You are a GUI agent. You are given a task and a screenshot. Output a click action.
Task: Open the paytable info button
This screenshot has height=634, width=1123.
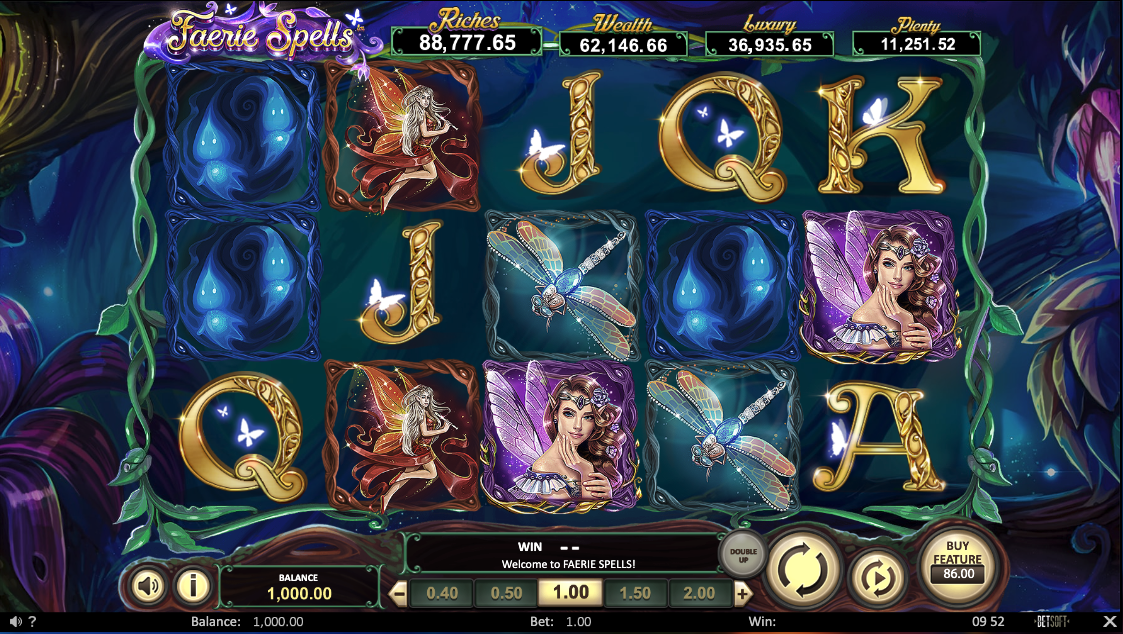pyautogui.click(x=193, y=585)
